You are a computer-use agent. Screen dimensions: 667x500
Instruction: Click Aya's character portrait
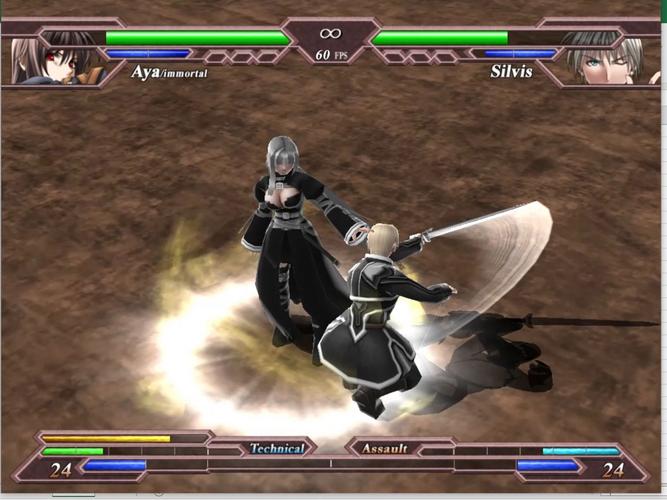48,58
